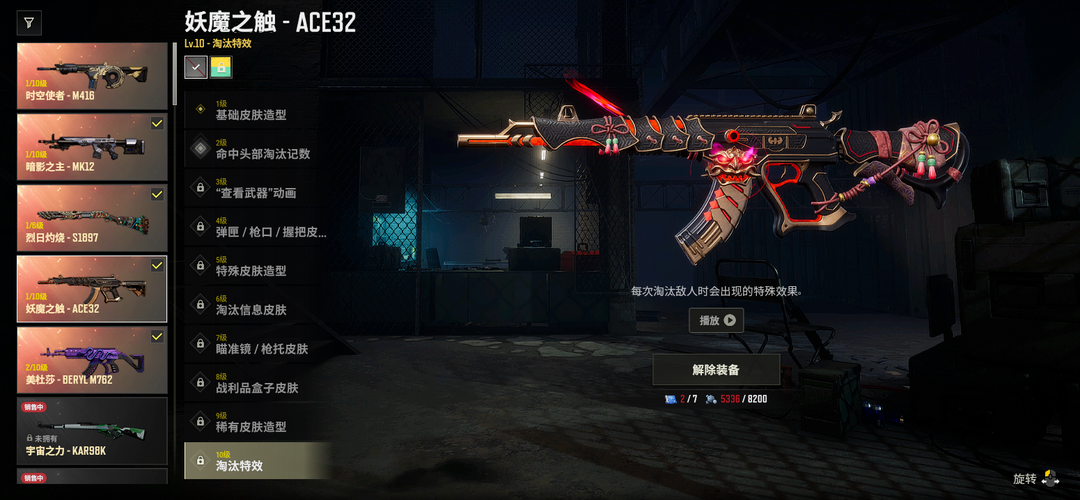Select the 妖魔之触 - ACE32 skin
The image size is (1080, 500).
tap(92, 288)
